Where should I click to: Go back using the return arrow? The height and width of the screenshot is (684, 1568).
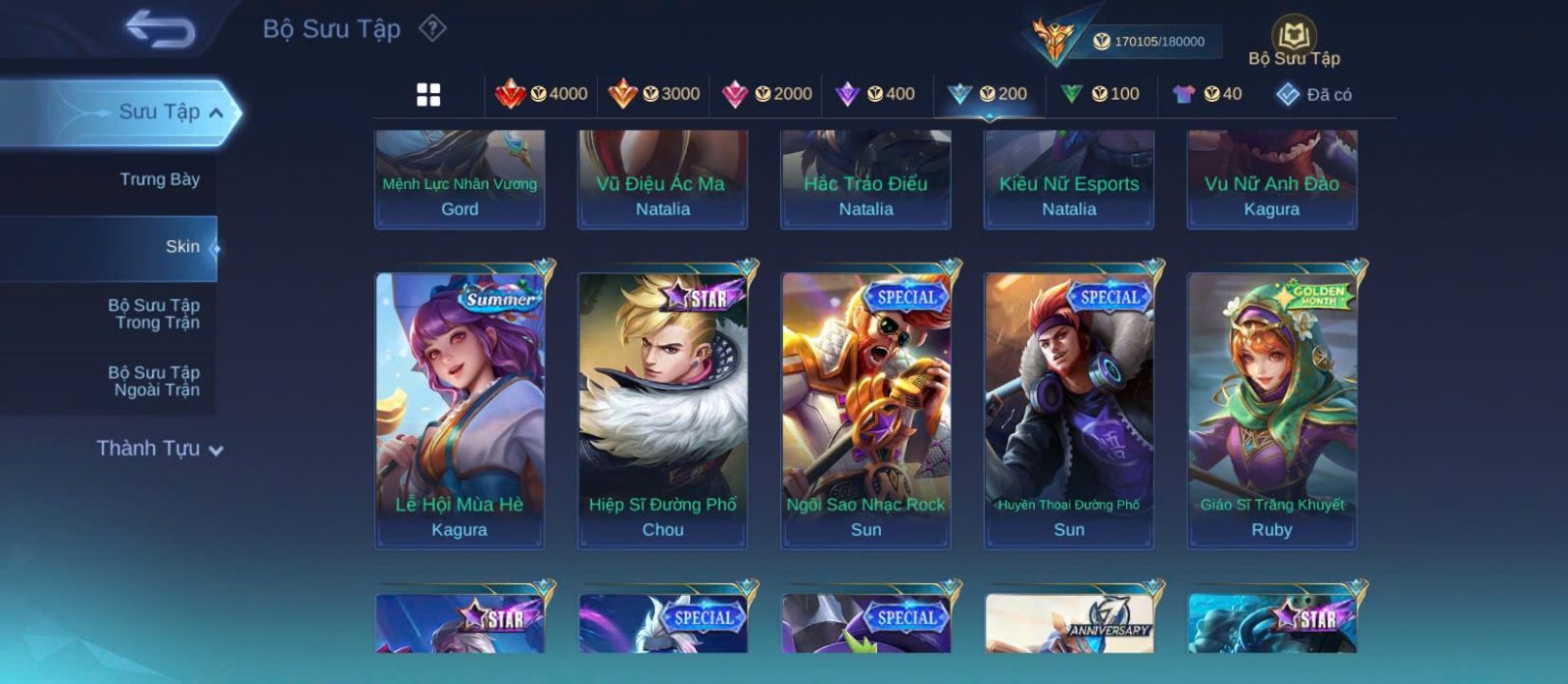(x=160, y=29)
